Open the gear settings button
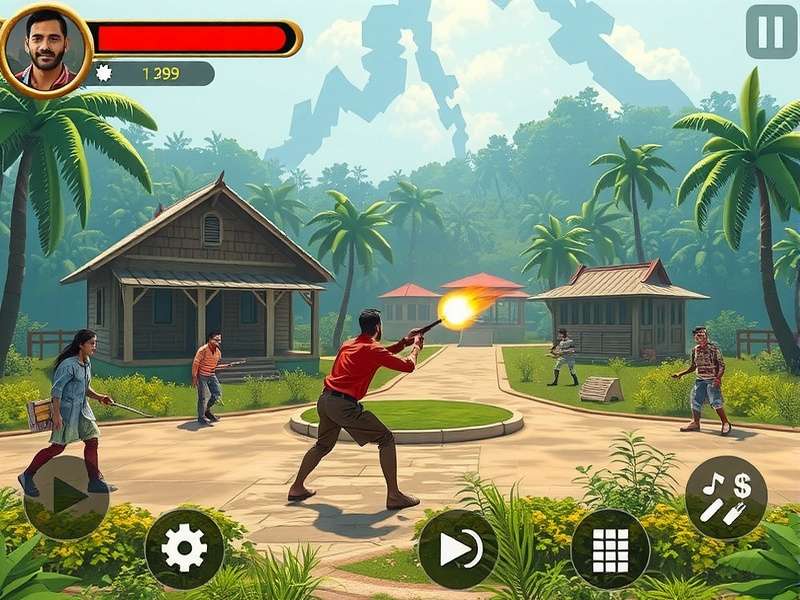Screen dimensions: 800x600 pyautogui.click(x=184, y=548)
